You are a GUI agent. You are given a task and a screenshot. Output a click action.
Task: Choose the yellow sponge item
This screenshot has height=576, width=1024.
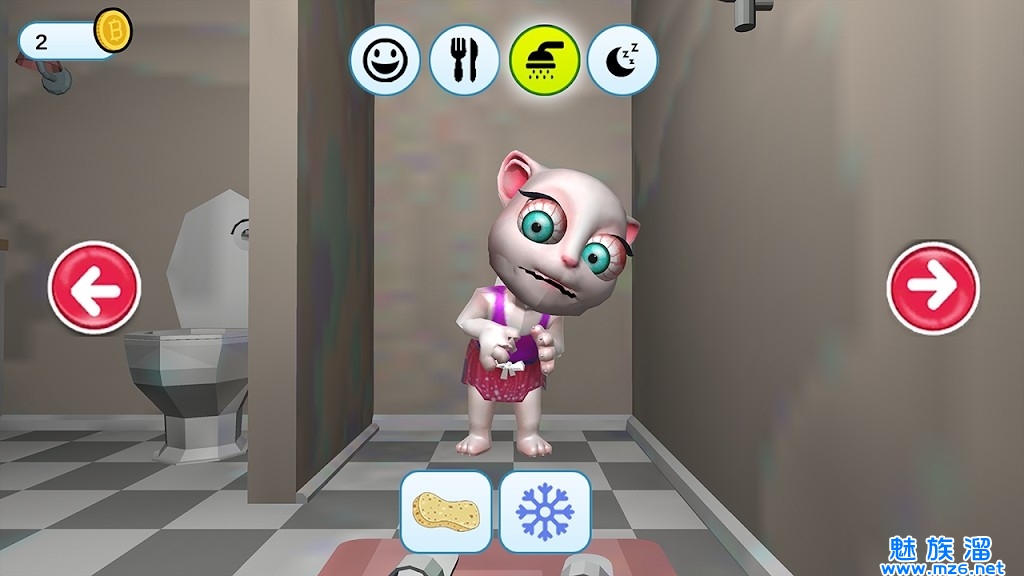pyautogui.click(x=446, y=511)
